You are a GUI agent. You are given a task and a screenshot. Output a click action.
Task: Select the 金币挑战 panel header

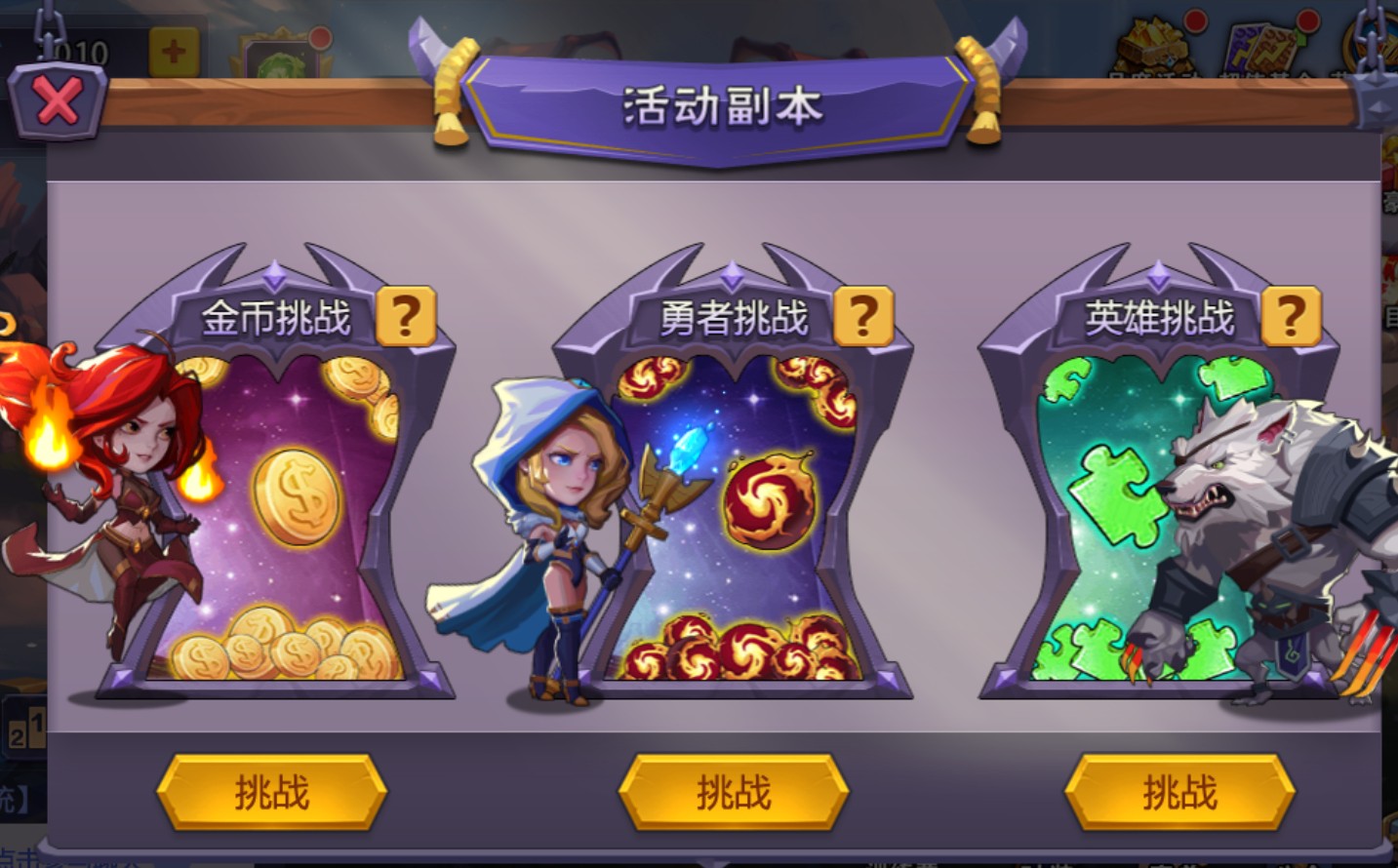tap(279, 313)
